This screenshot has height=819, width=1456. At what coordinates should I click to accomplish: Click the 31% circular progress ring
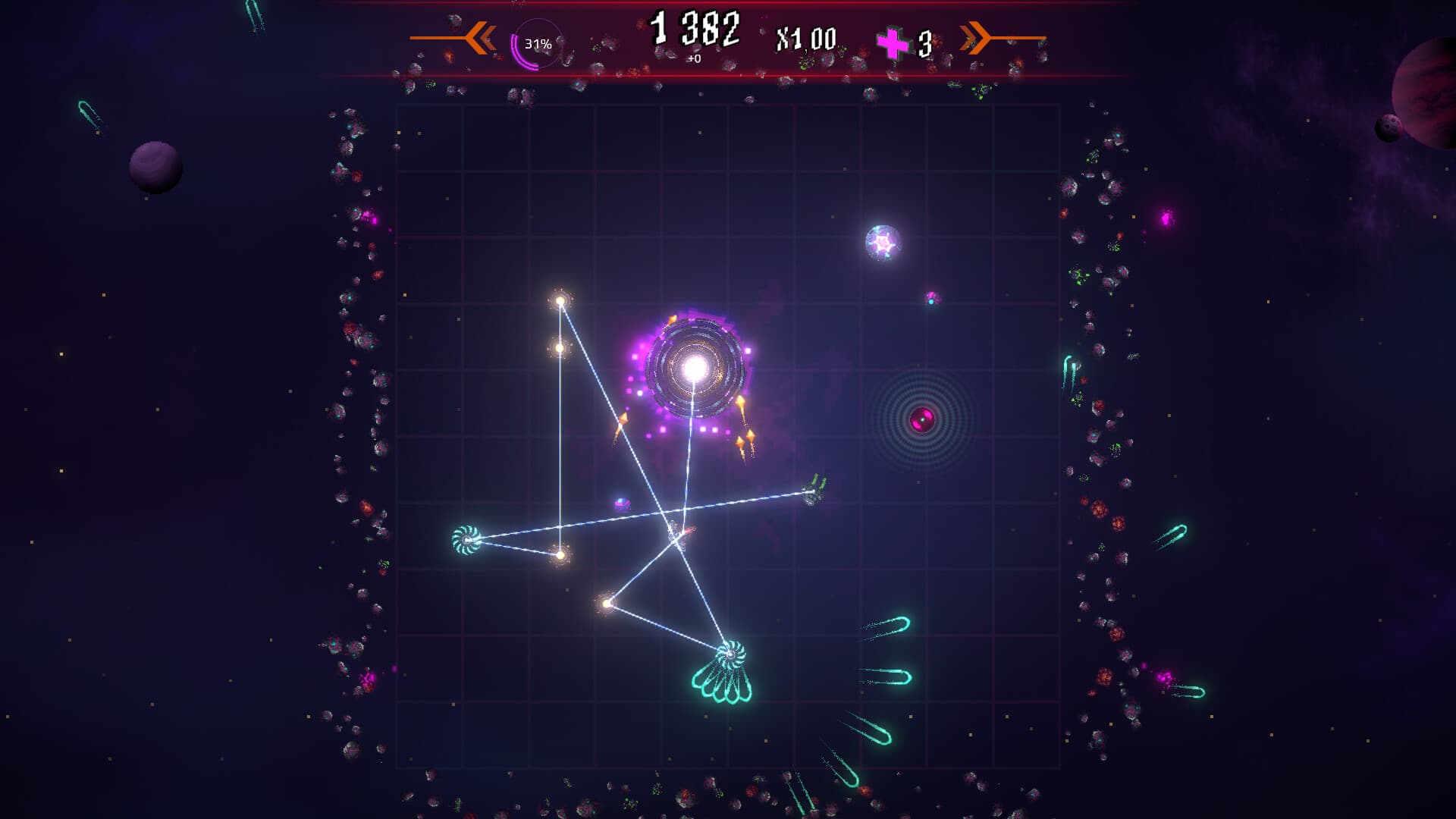536,44
